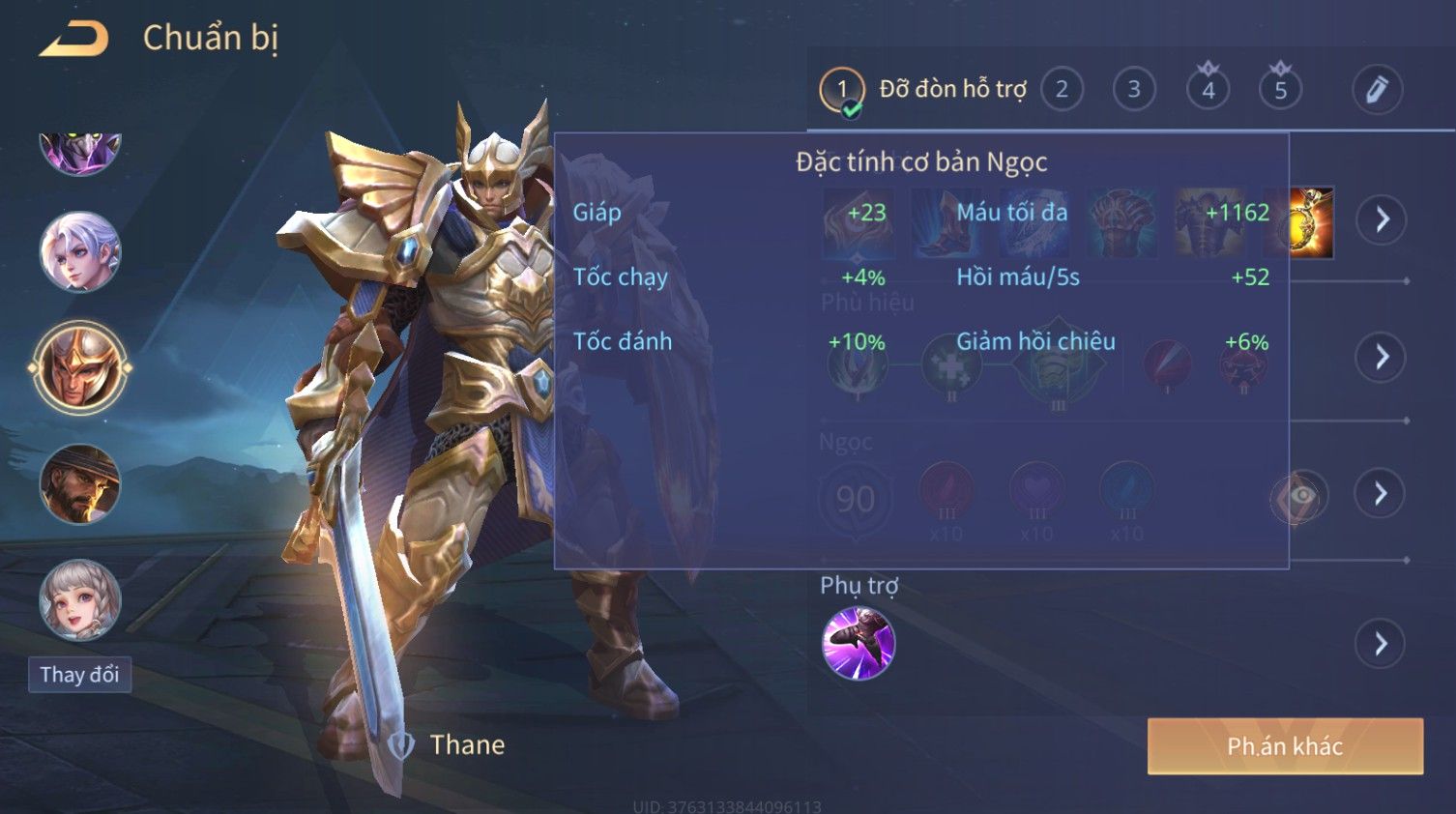The image size is (1456, 814).
Task: Go back using the return arrow
Action: (73, 39)
